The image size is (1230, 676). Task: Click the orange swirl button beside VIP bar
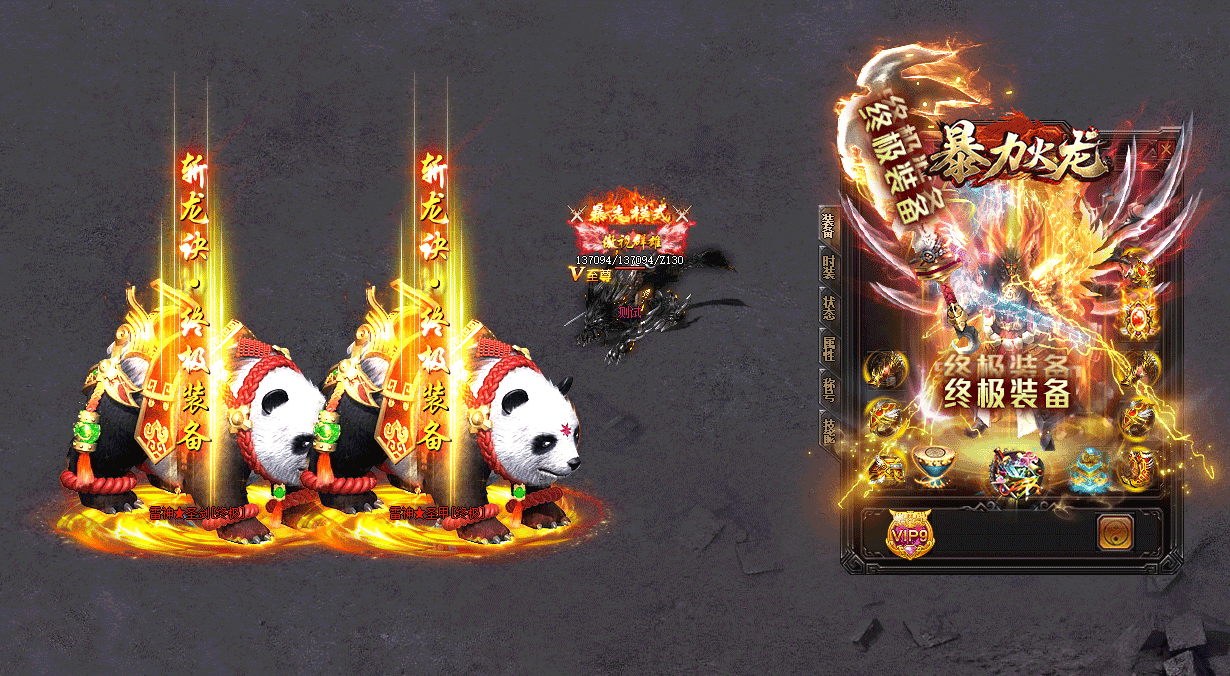[x=1116, y=533]
